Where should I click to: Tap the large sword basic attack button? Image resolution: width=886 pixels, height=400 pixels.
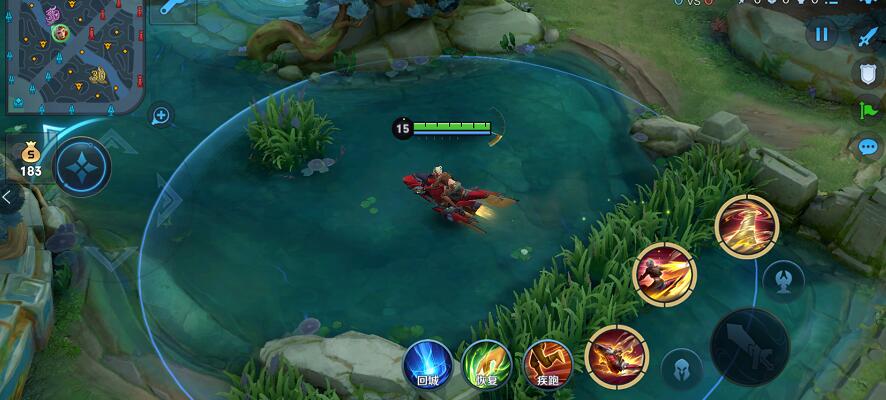[750, 346]
